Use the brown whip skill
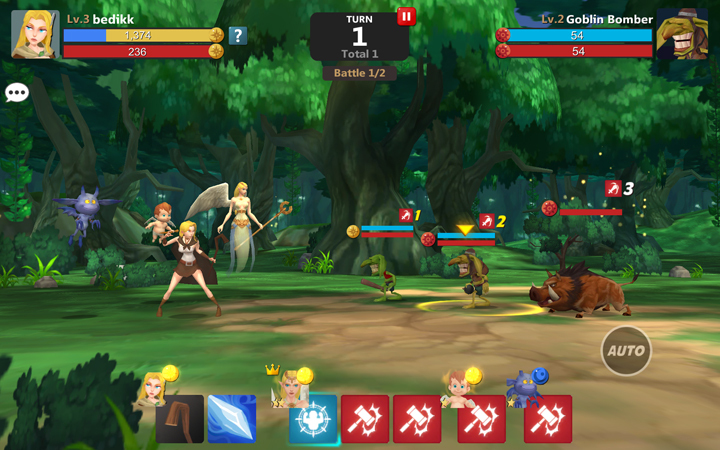The height and width of the screenshot is (450, 720). 180,419
